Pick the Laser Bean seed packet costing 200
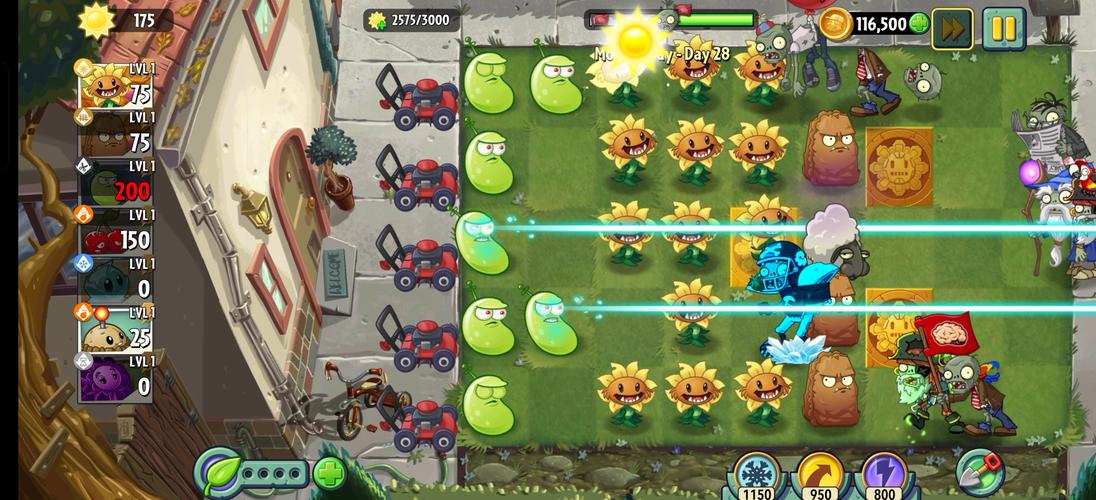The image size is (1096, 500). [116, 183]
